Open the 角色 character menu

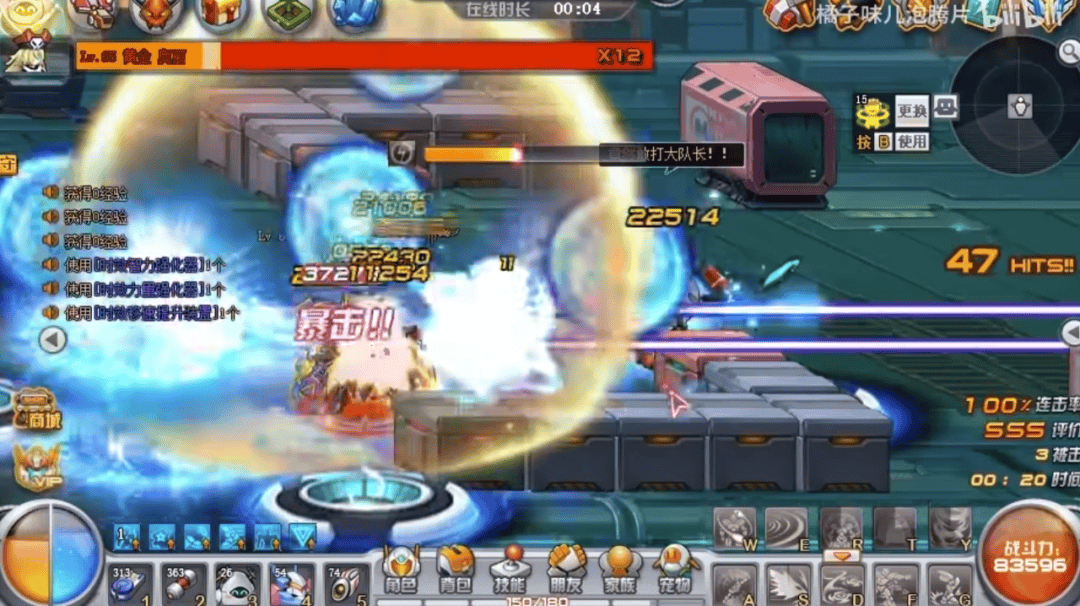coord(401,571)
